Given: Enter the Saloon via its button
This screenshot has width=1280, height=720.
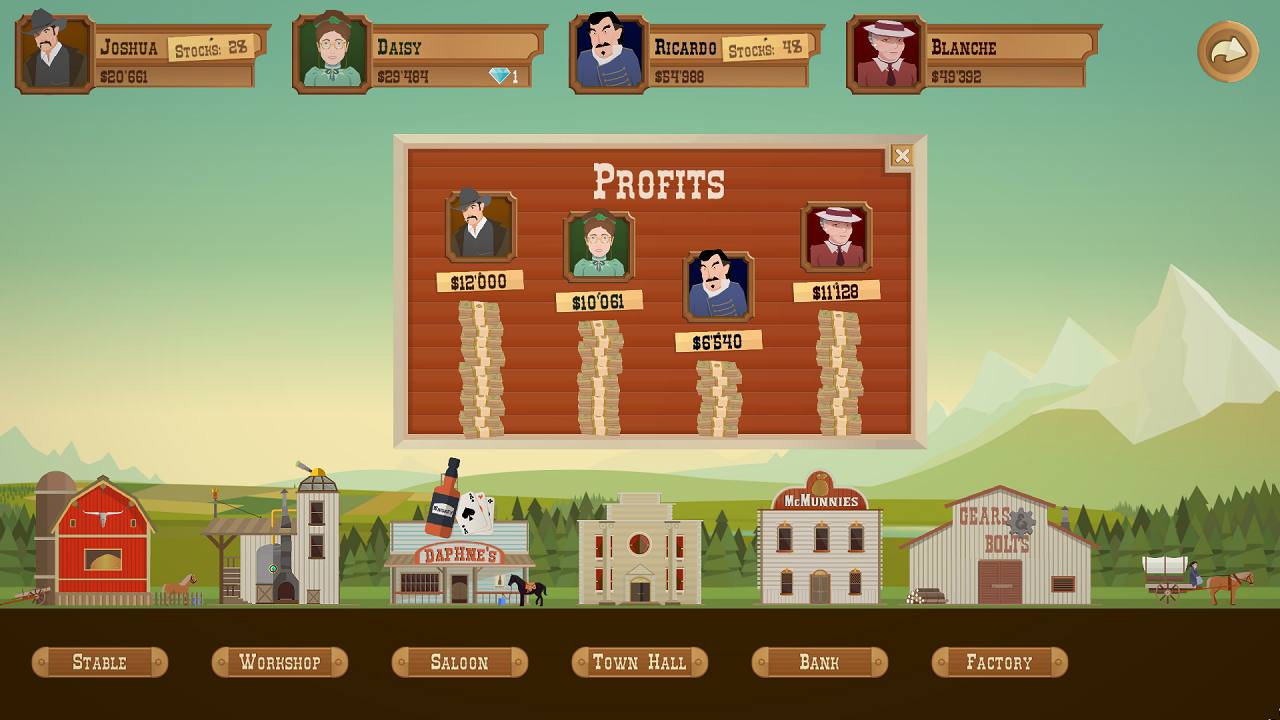Looking at the screenshot, I should click(x=459, y=661).
